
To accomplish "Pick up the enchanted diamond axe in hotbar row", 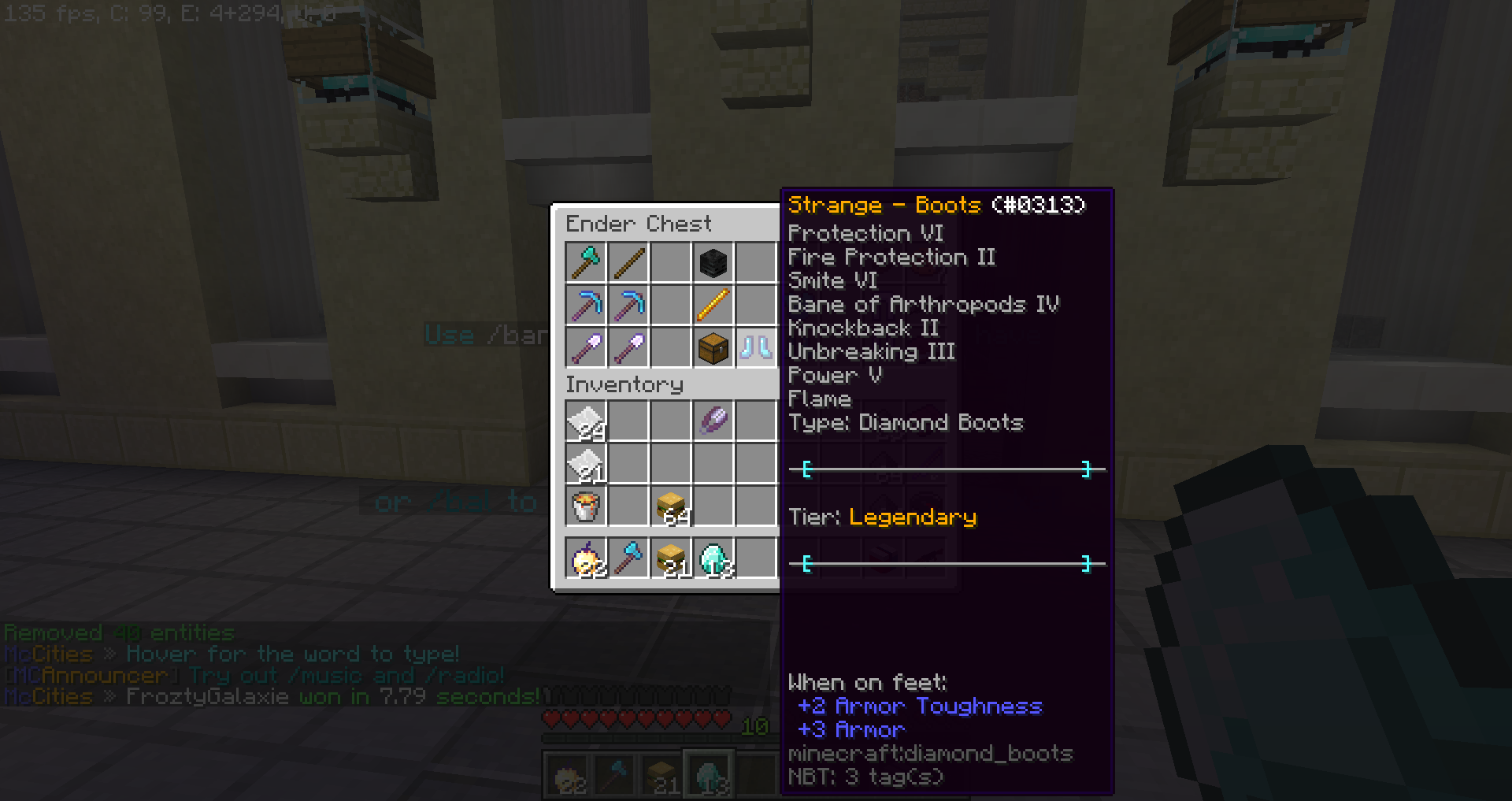I will (628, 558).
